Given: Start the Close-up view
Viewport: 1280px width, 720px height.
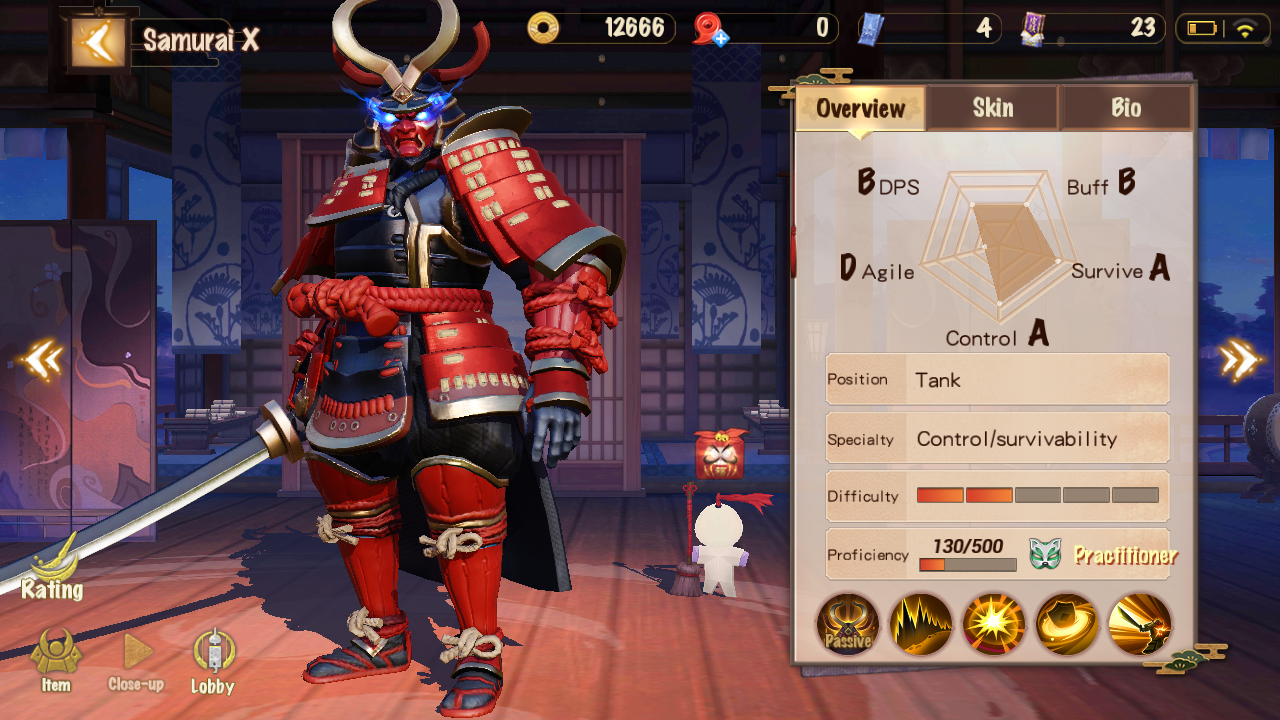Looking at the screenshot, I should click(x=136, y=659).
